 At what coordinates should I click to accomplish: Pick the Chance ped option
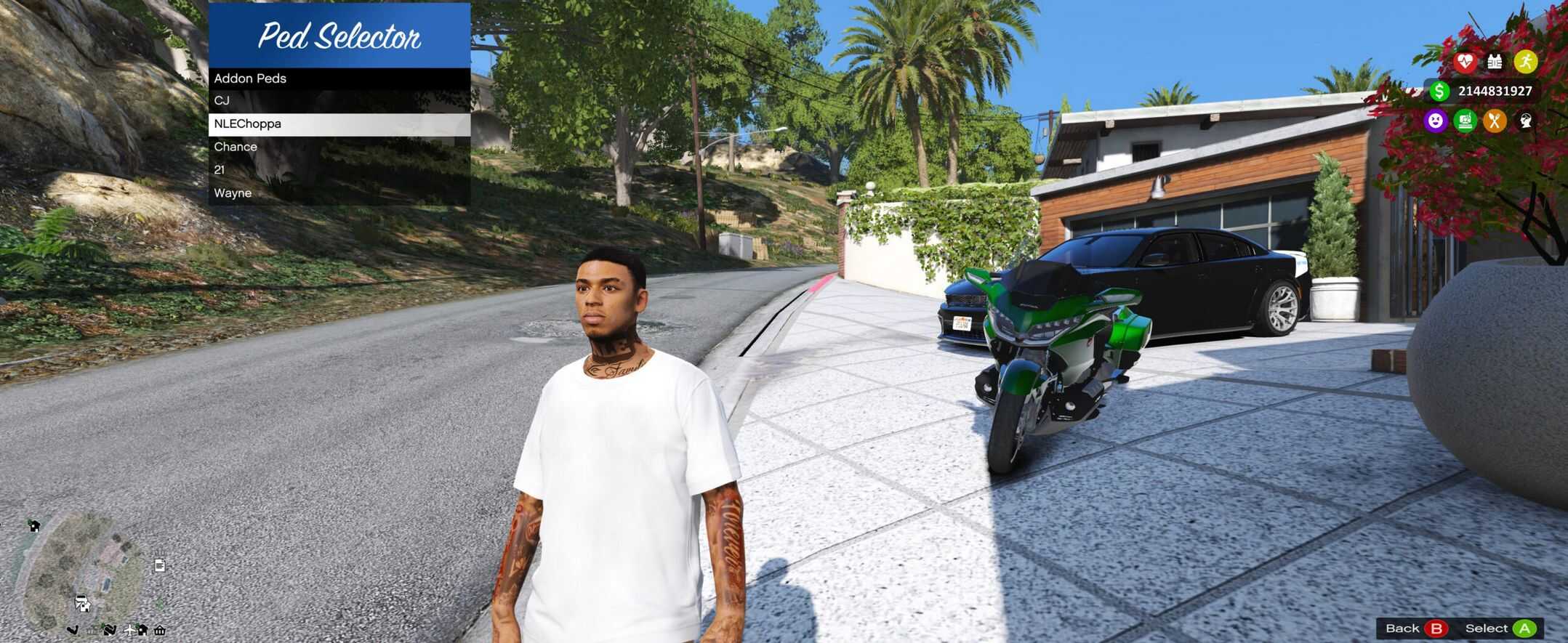339,147
